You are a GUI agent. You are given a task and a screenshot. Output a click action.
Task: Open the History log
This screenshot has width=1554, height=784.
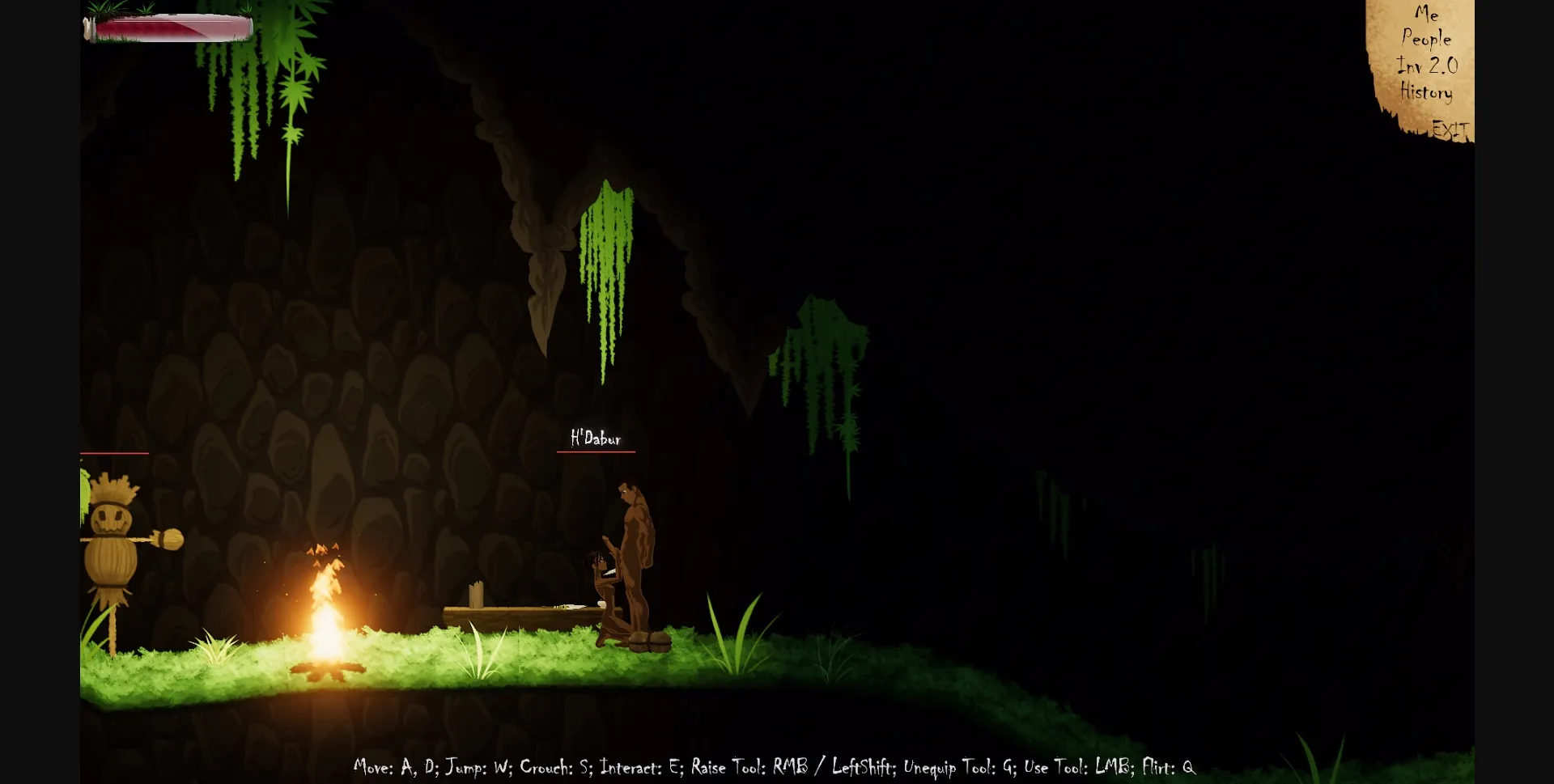click(1426, 92)
